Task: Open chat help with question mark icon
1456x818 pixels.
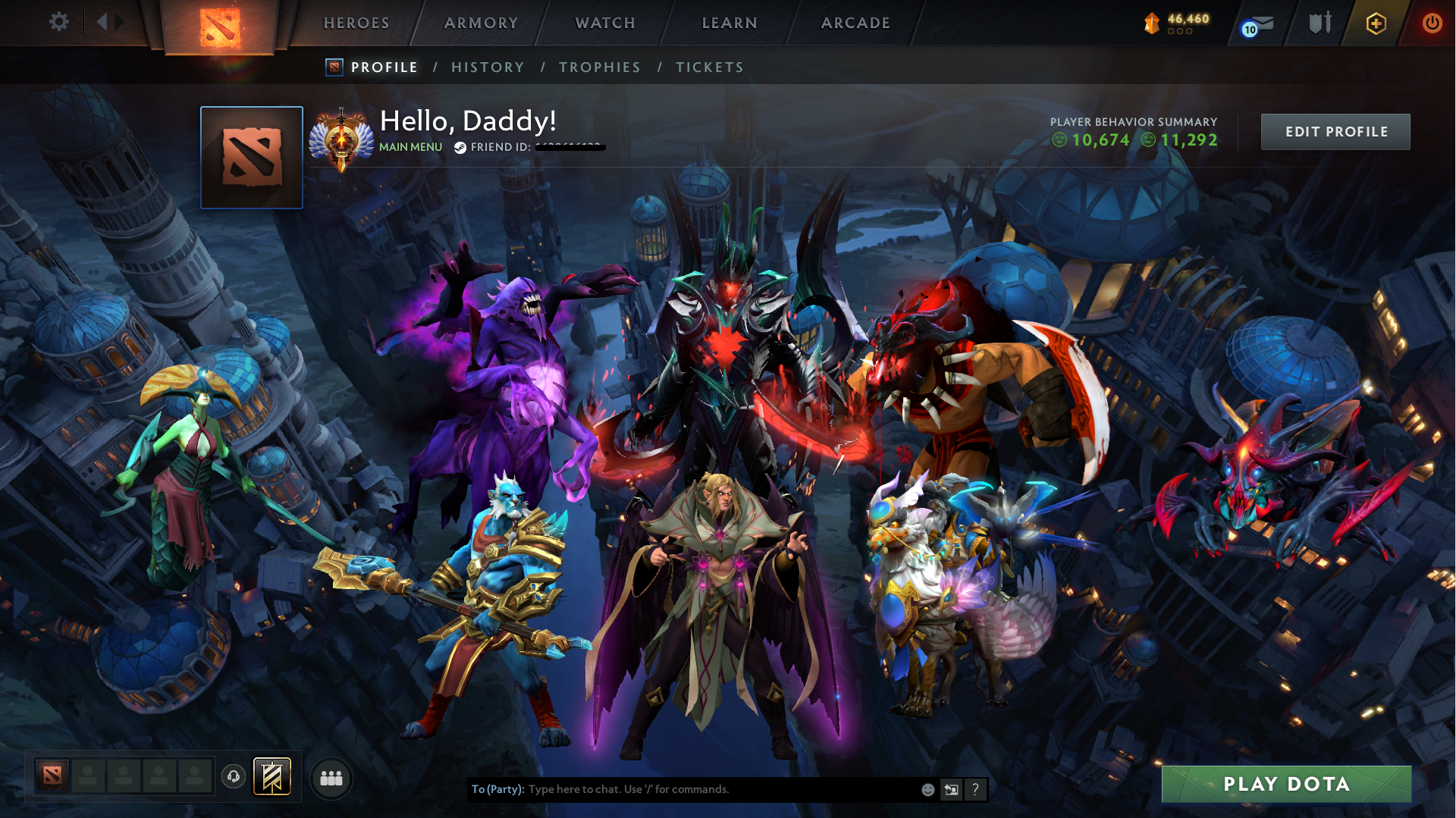Action: [975, 789]
